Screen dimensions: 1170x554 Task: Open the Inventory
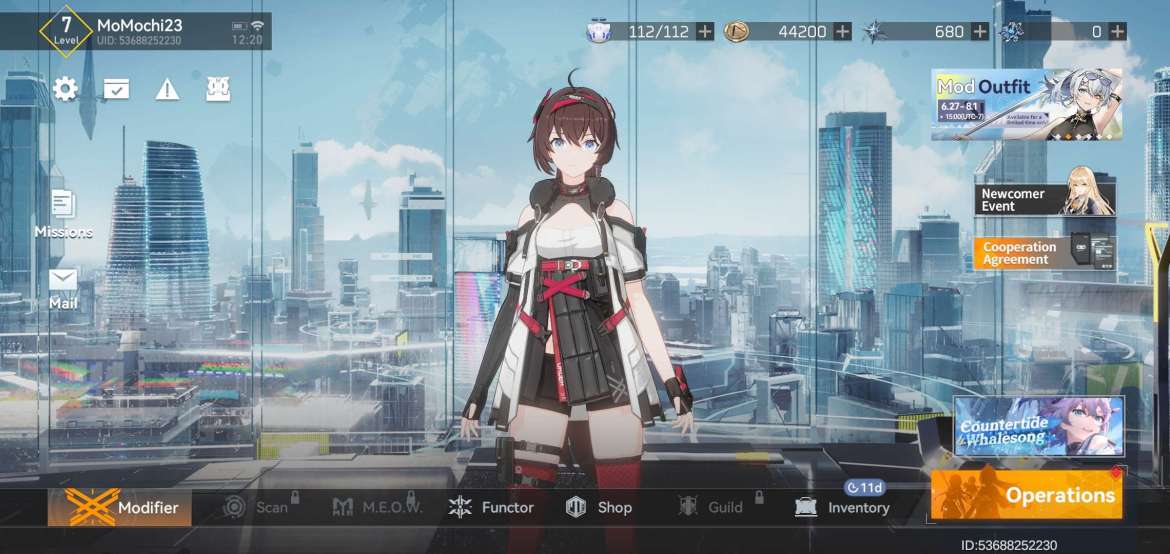click(x=842, y=507)
